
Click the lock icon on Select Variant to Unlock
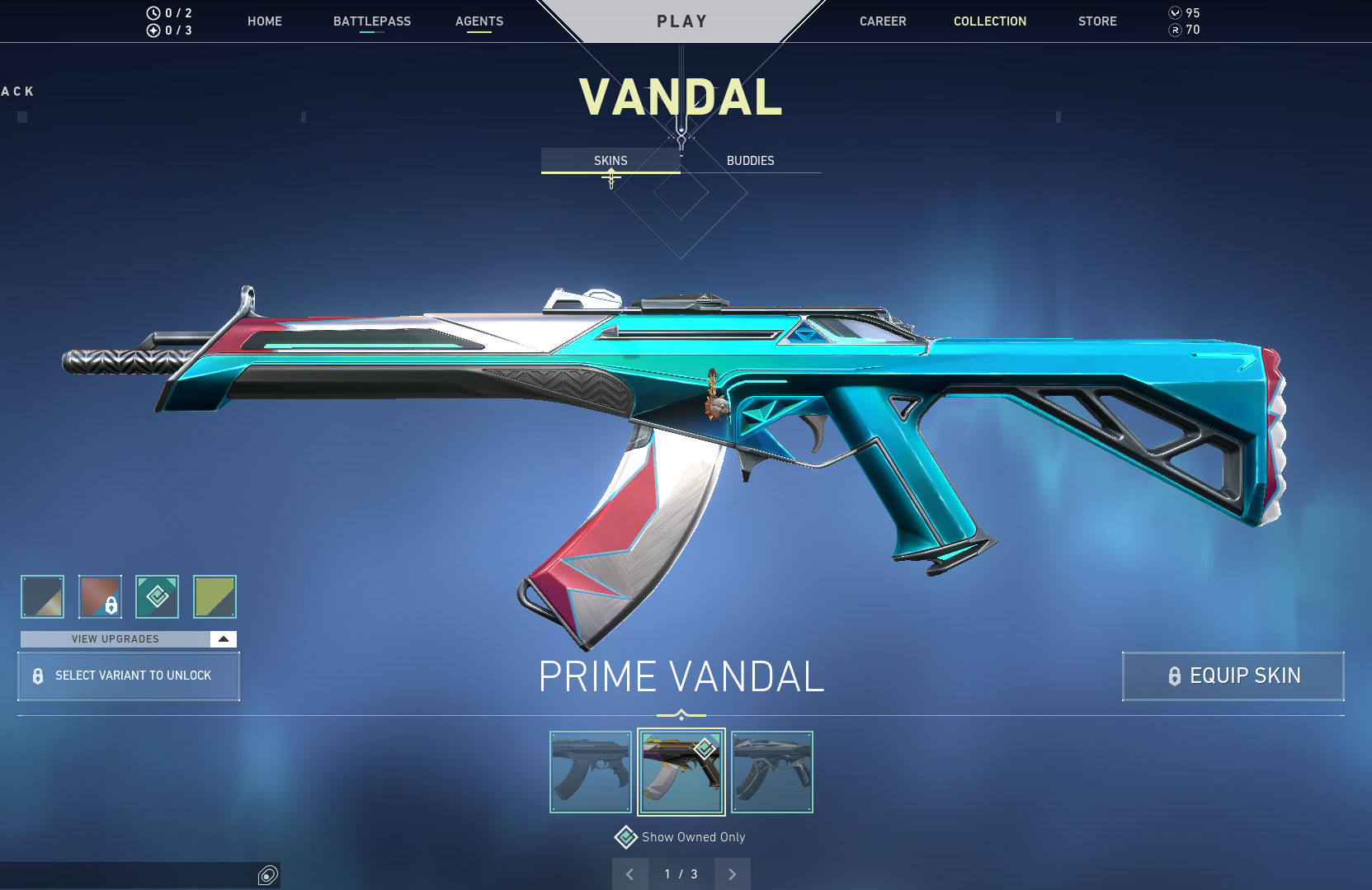coord(36,676)
